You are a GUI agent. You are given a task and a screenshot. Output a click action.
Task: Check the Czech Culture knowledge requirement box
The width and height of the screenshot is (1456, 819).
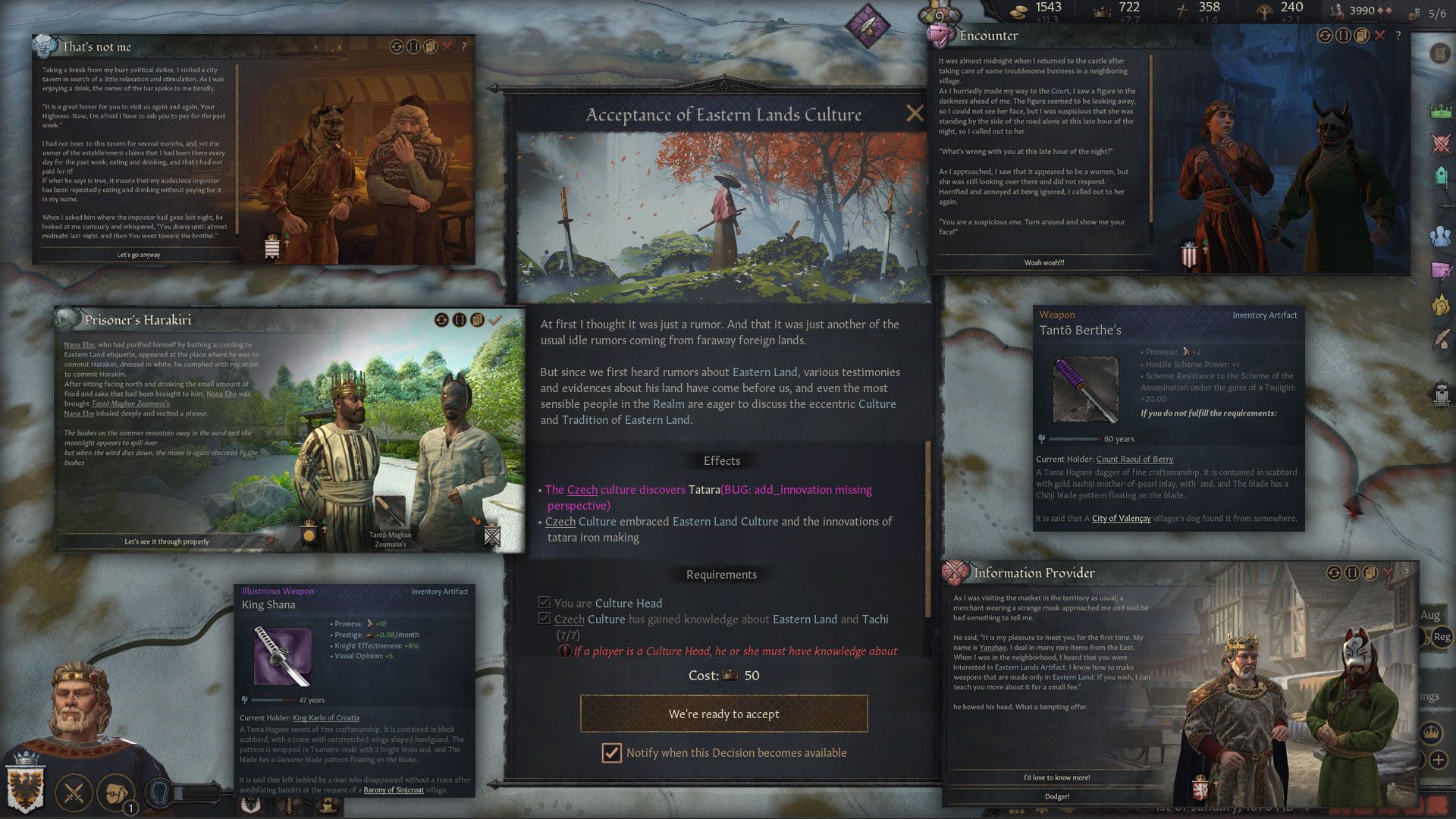[x=544, y=619]
